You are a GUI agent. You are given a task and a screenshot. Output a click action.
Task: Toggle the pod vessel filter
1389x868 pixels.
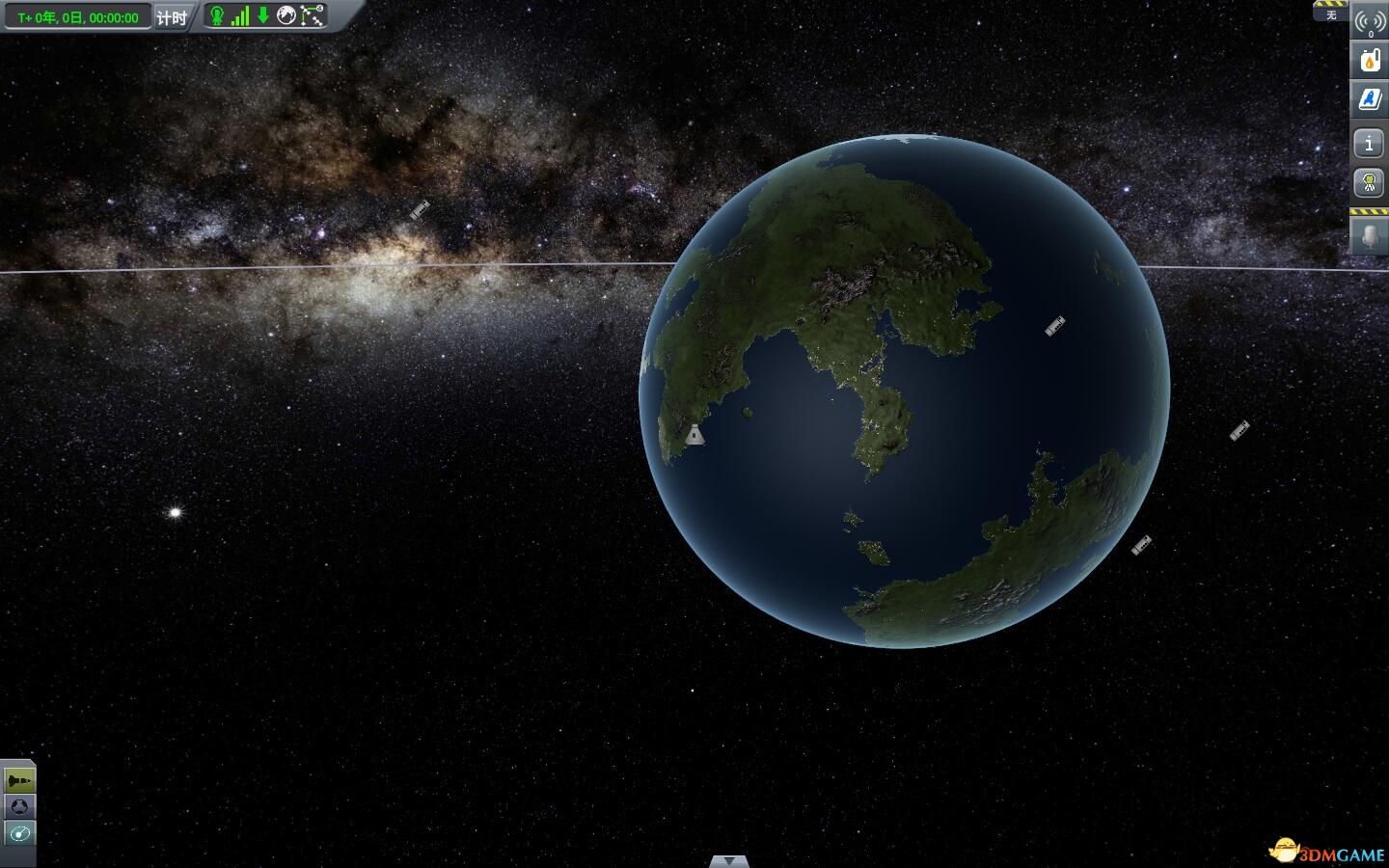[x=18, y=806]
